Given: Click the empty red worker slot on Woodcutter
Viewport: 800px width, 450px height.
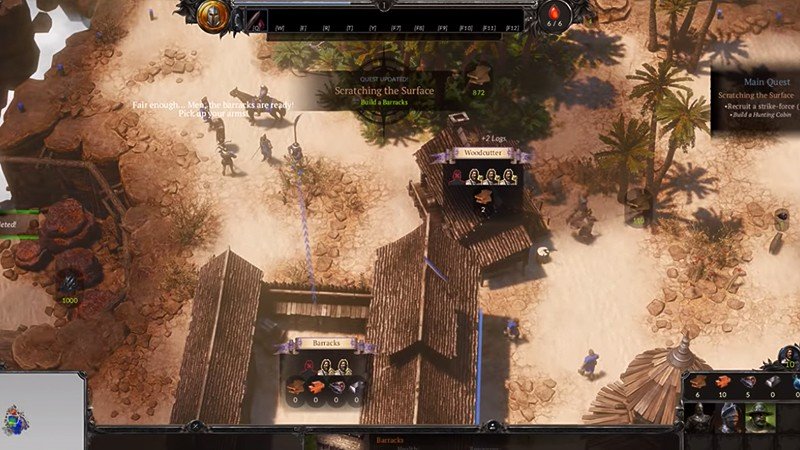Looking at the screenshot, I should pyautogui.click(x=457, y=176).
